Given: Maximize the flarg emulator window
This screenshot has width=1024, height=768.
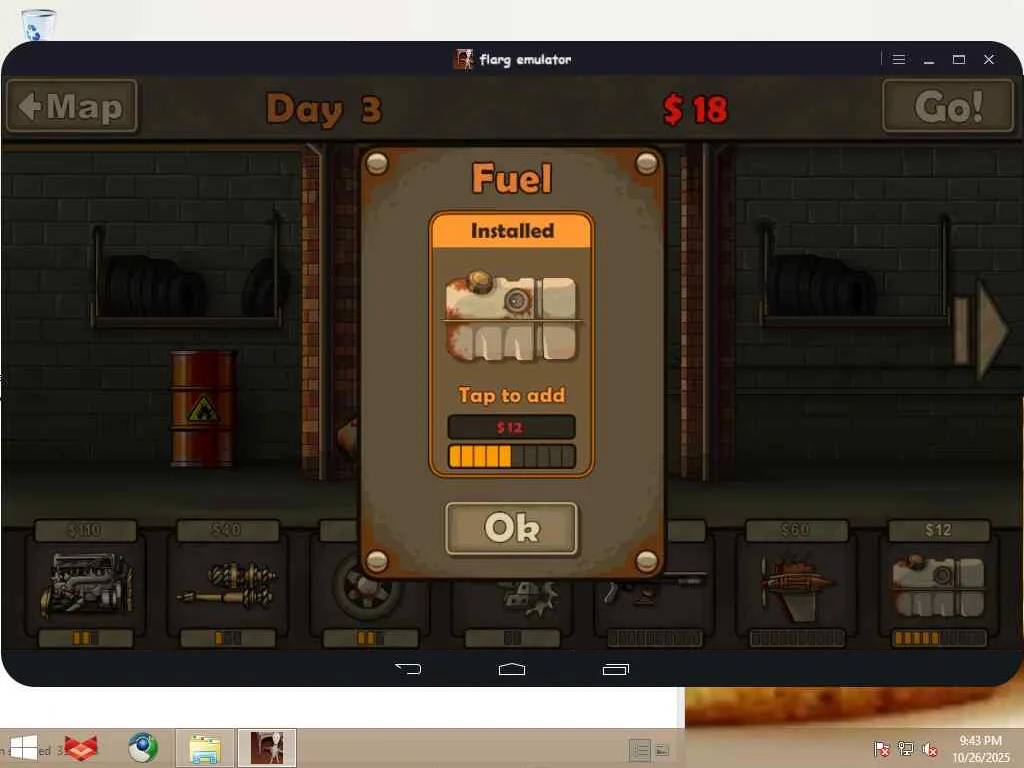Looking at the screenshot, I should (x=959, y=60).
